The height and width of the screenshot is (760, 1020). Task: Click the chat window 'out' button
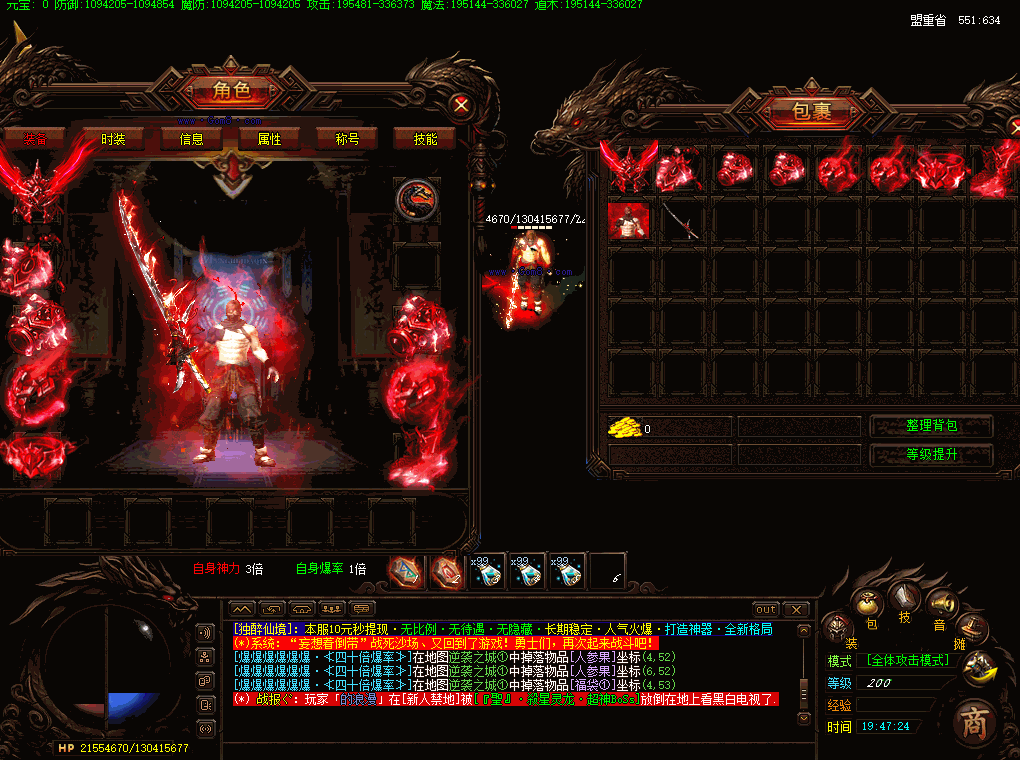(x=766, y=609)
